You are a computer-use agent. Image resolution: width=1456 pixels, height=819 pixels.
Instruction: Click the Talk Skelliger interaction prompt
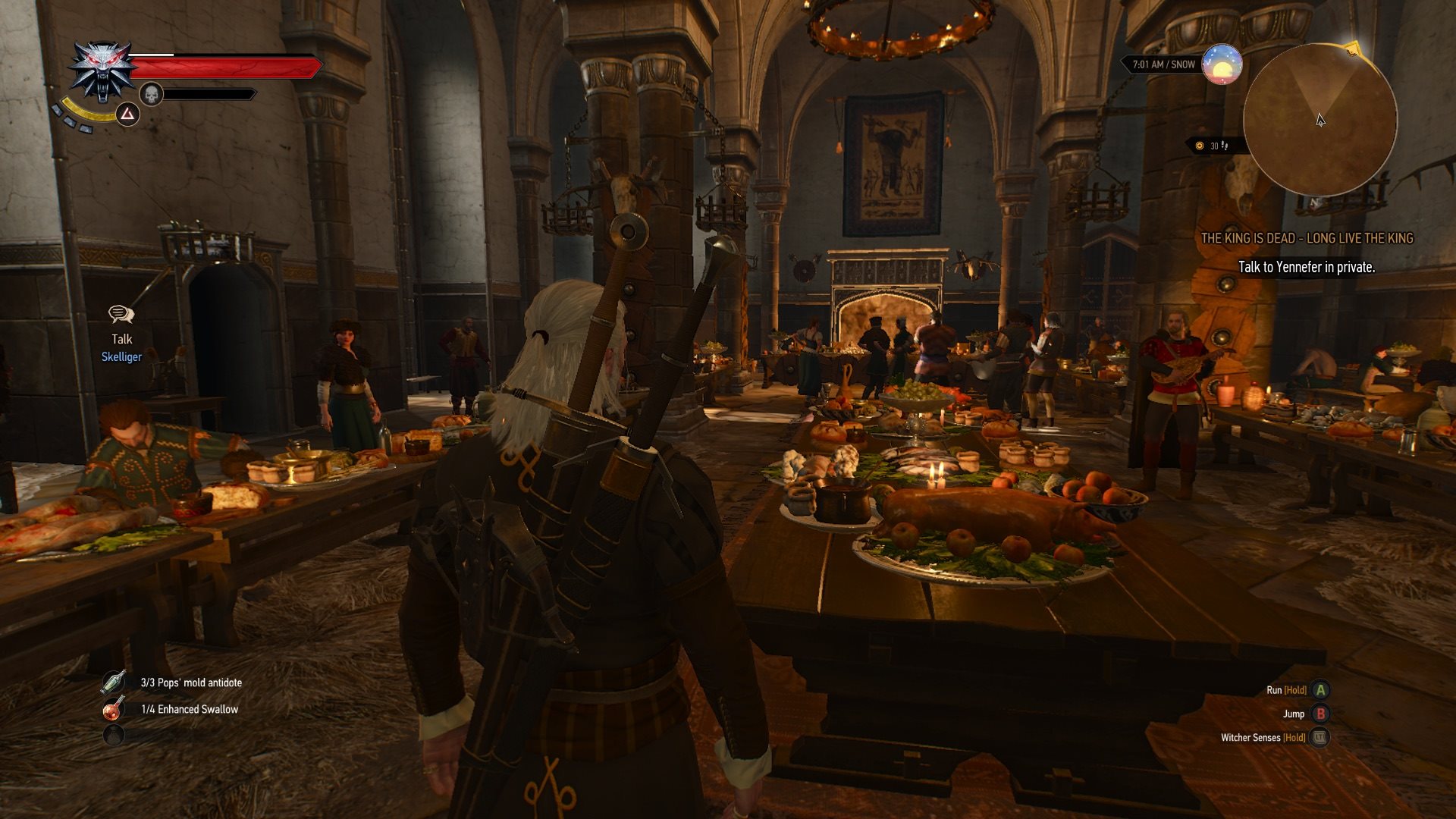tap(121, 334)
